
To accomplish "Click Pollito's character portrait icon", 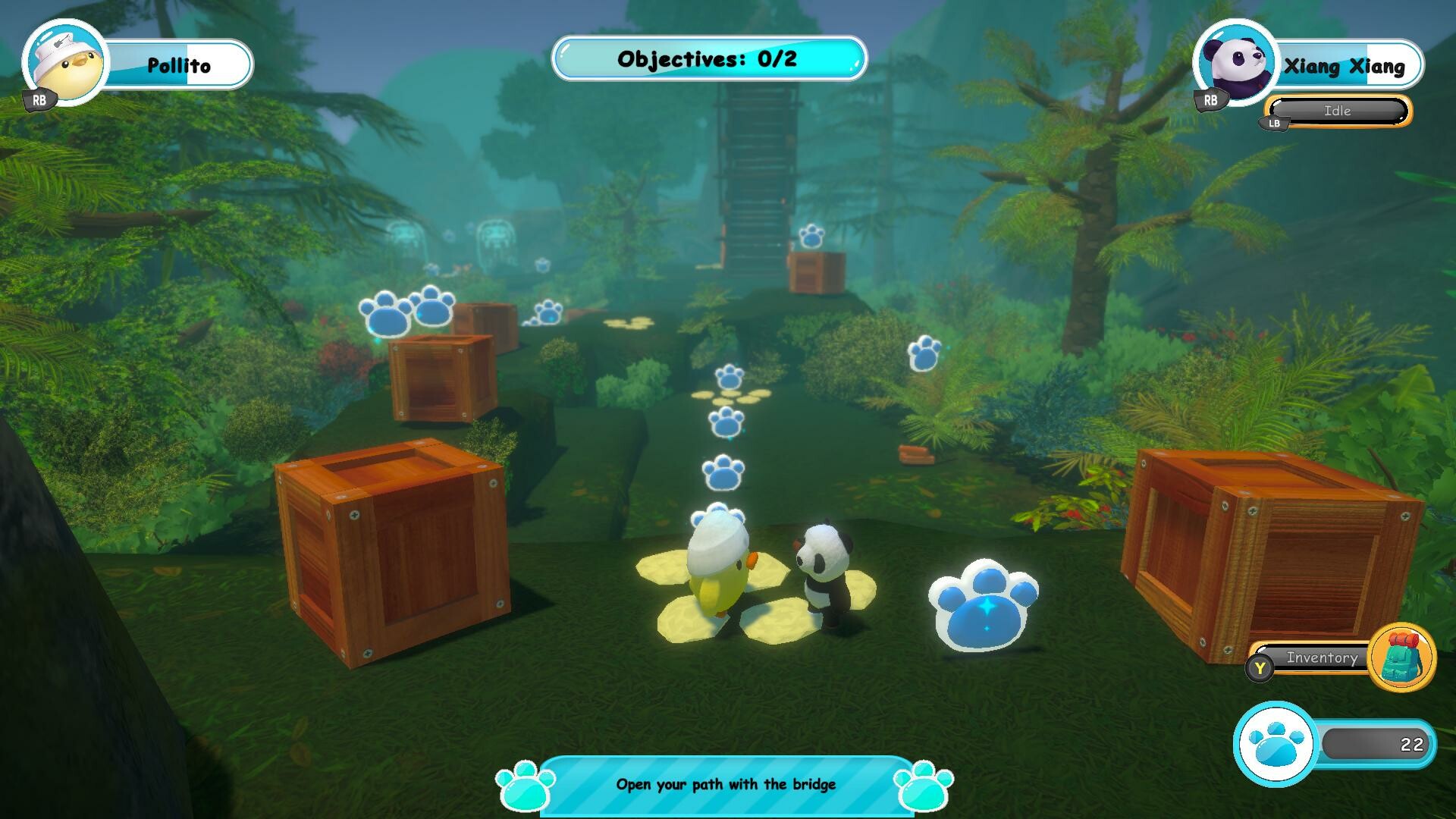I will (x=64, y=64).
